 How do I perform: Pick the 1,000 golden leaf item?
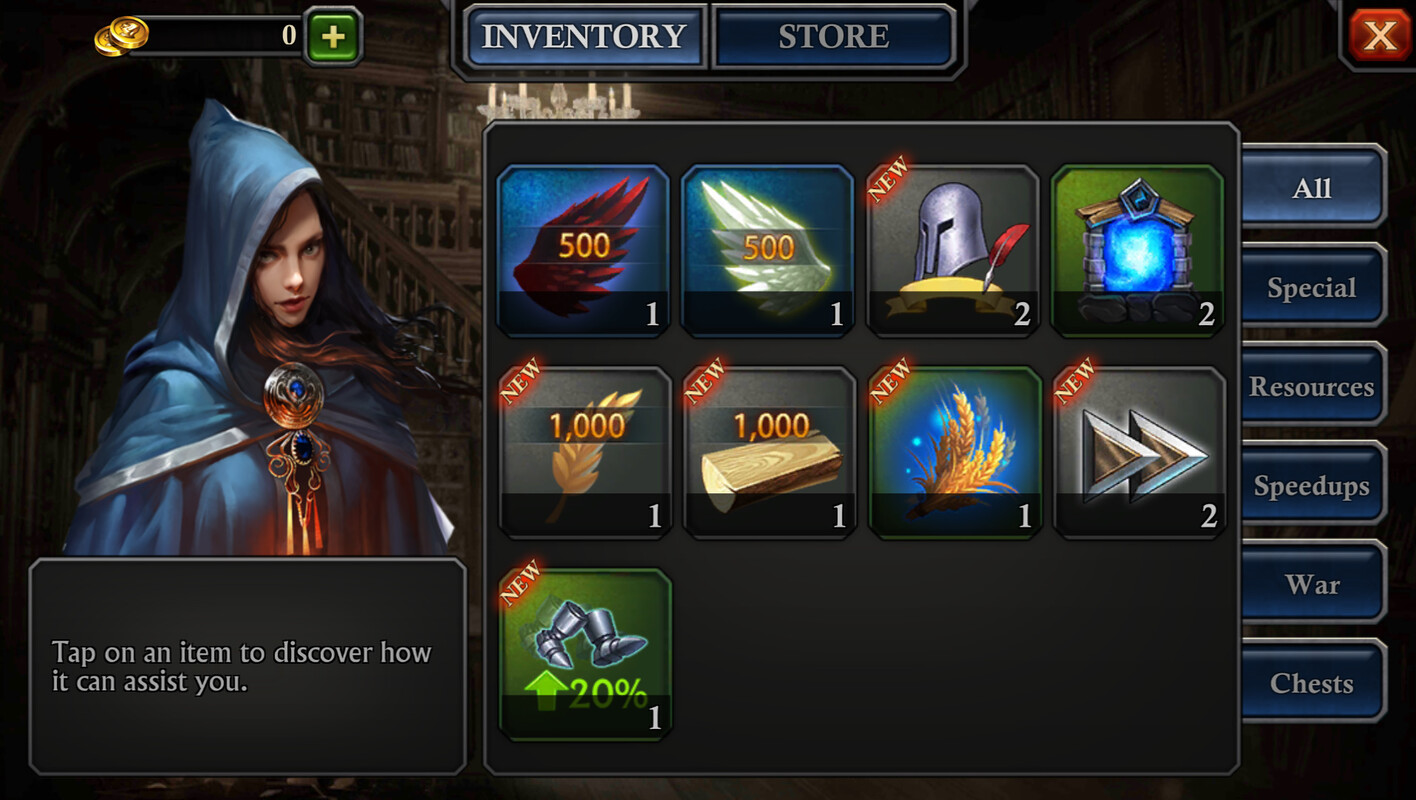[585, 452]
